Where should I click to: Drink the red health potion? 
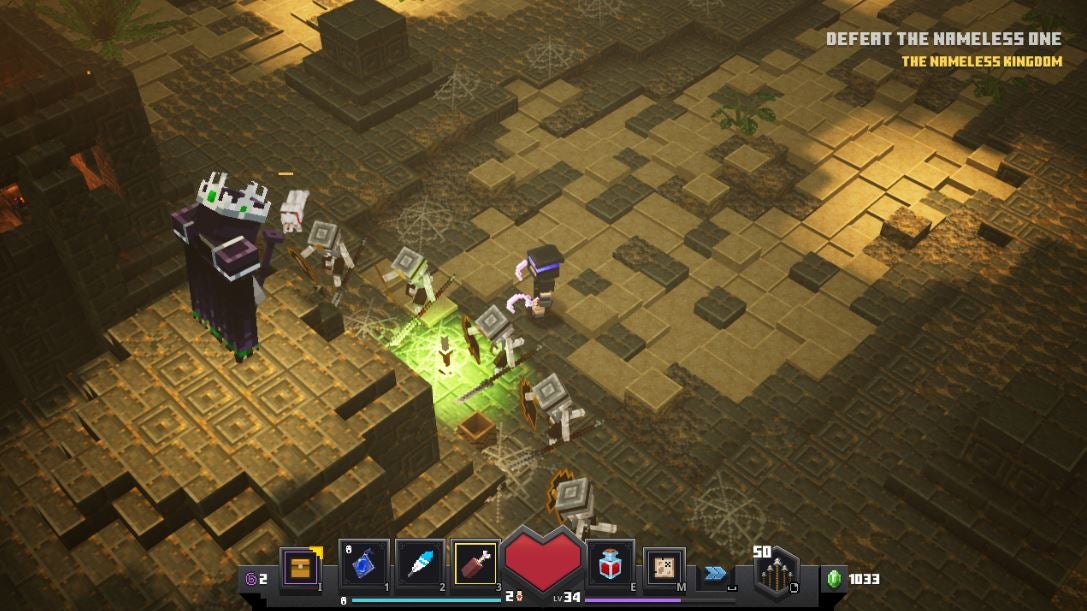[609, 566]
